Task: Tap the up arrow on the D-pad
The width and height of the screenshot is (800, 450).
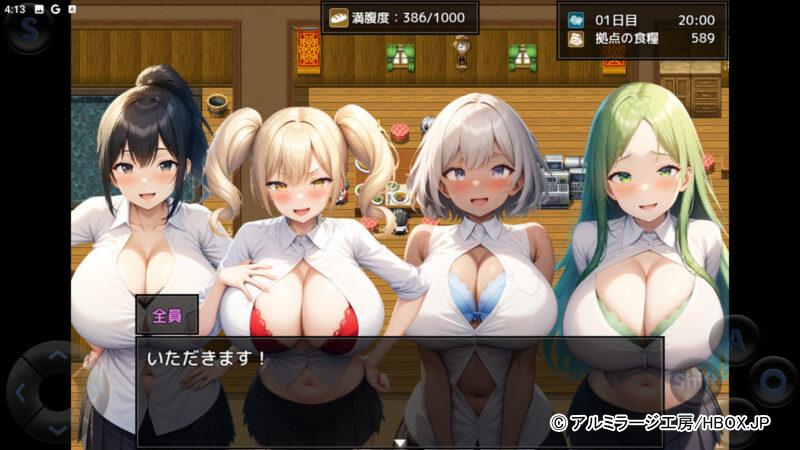Action: (56, 355)
